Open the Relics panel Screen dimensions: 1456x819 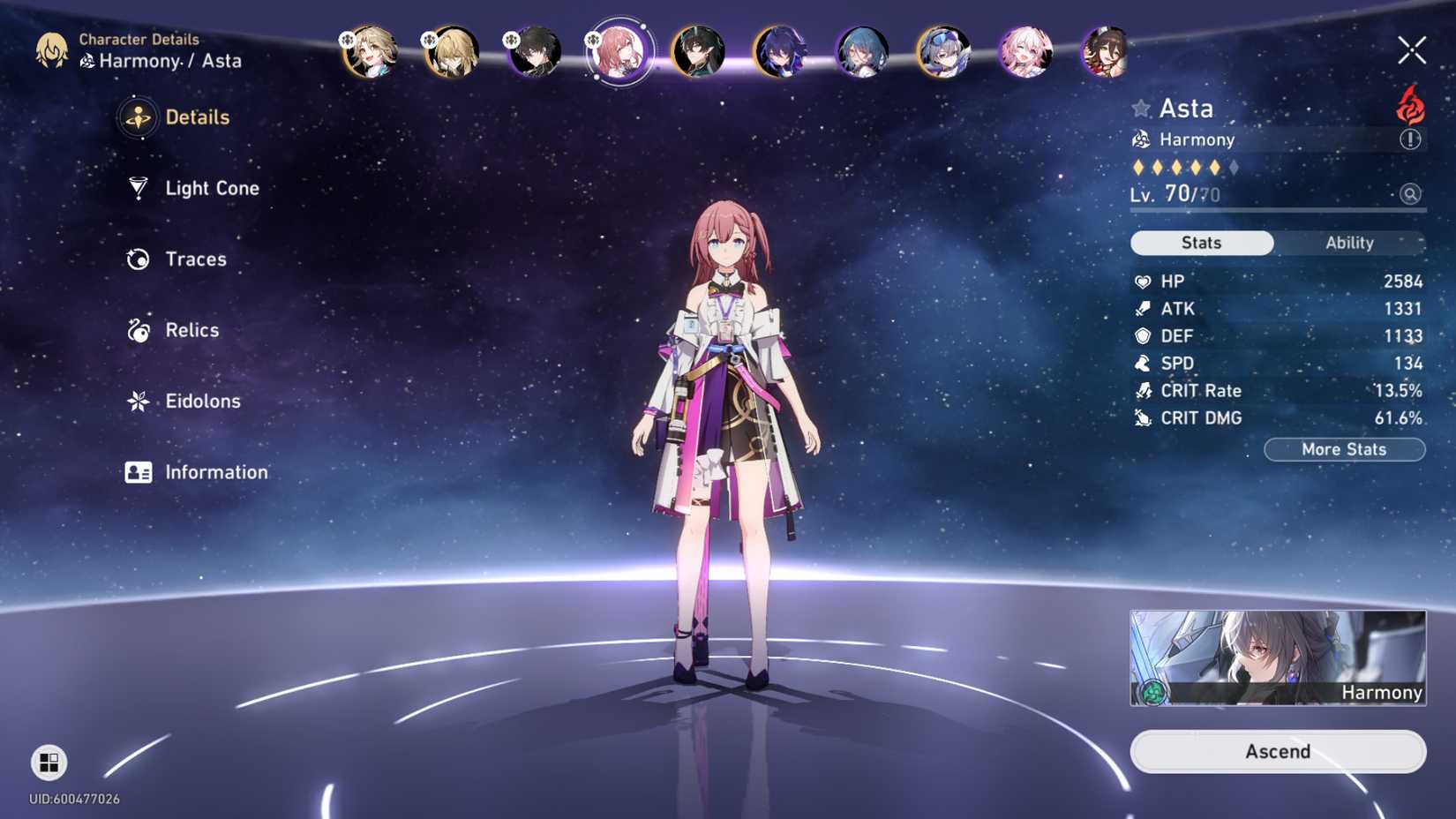[x=191, y=329]
